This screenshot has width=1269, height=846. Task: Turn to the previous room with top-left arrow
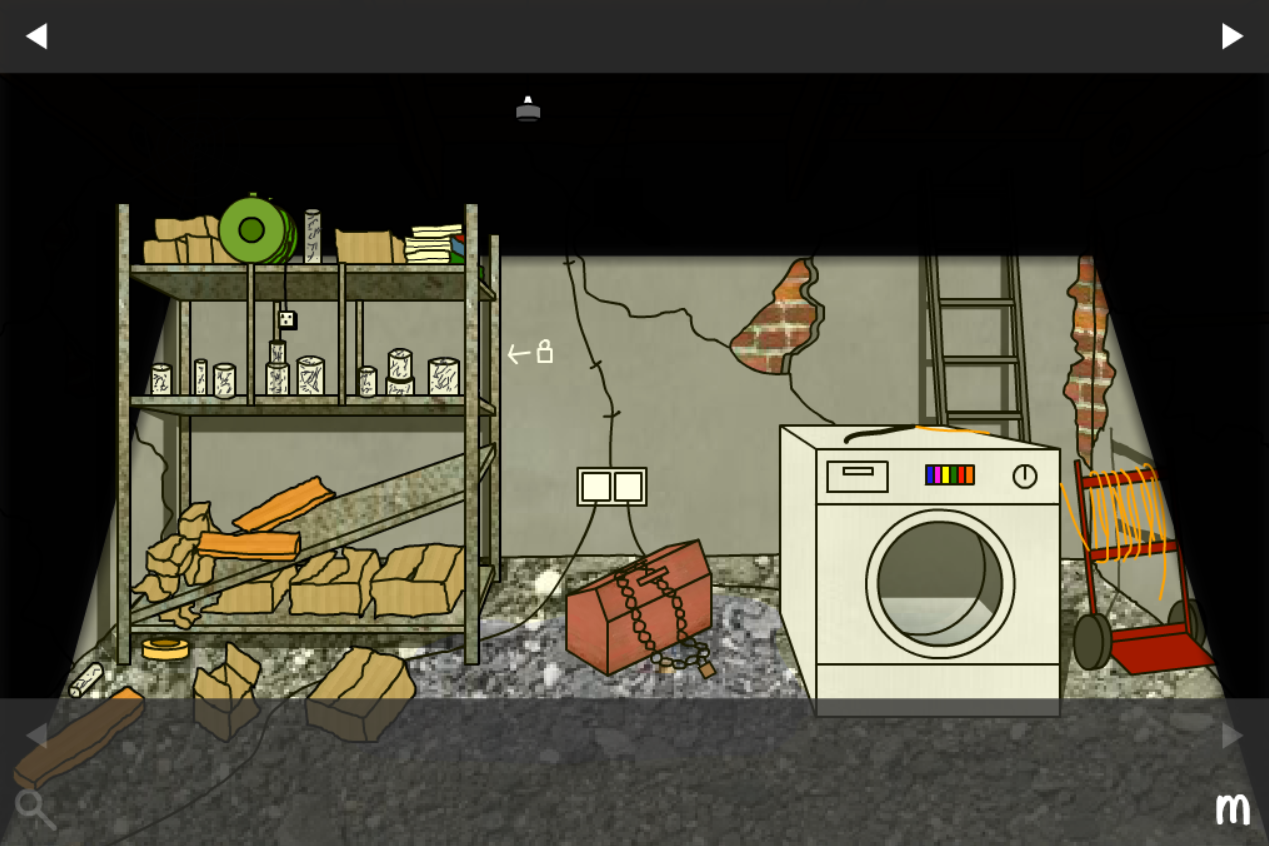36,36
